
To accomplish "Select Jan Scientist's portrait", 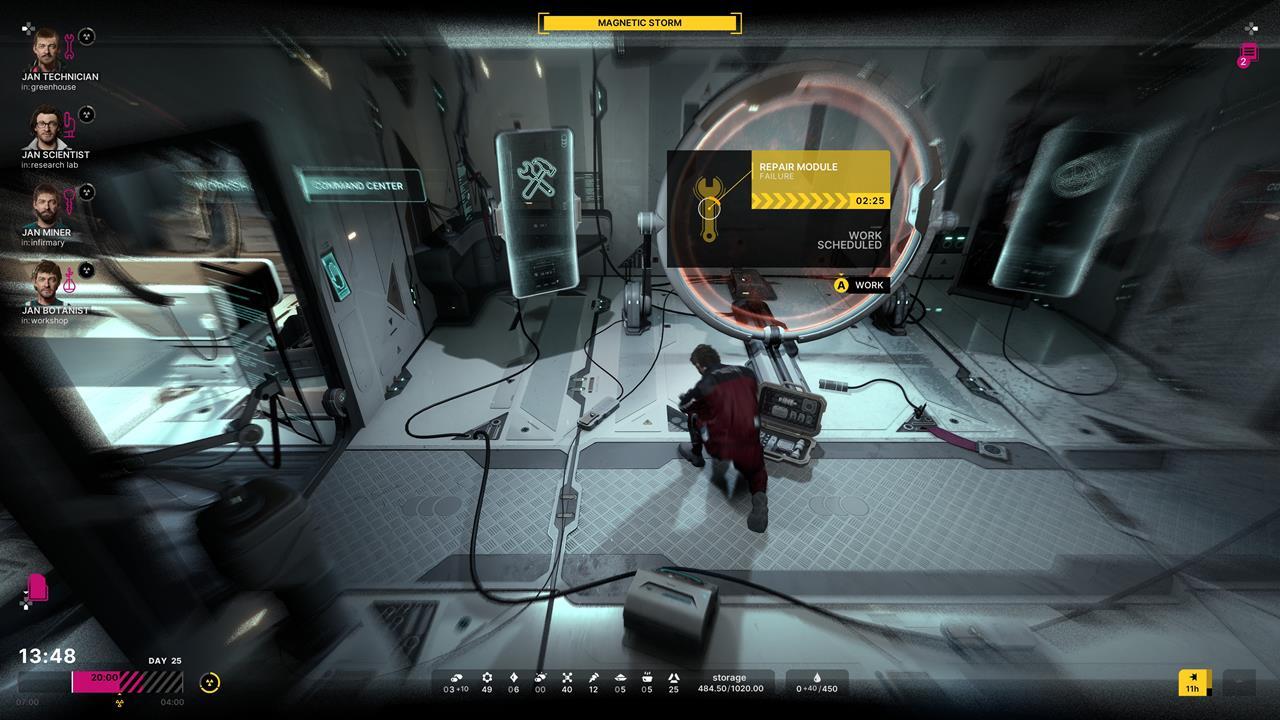I will [45, 127].
